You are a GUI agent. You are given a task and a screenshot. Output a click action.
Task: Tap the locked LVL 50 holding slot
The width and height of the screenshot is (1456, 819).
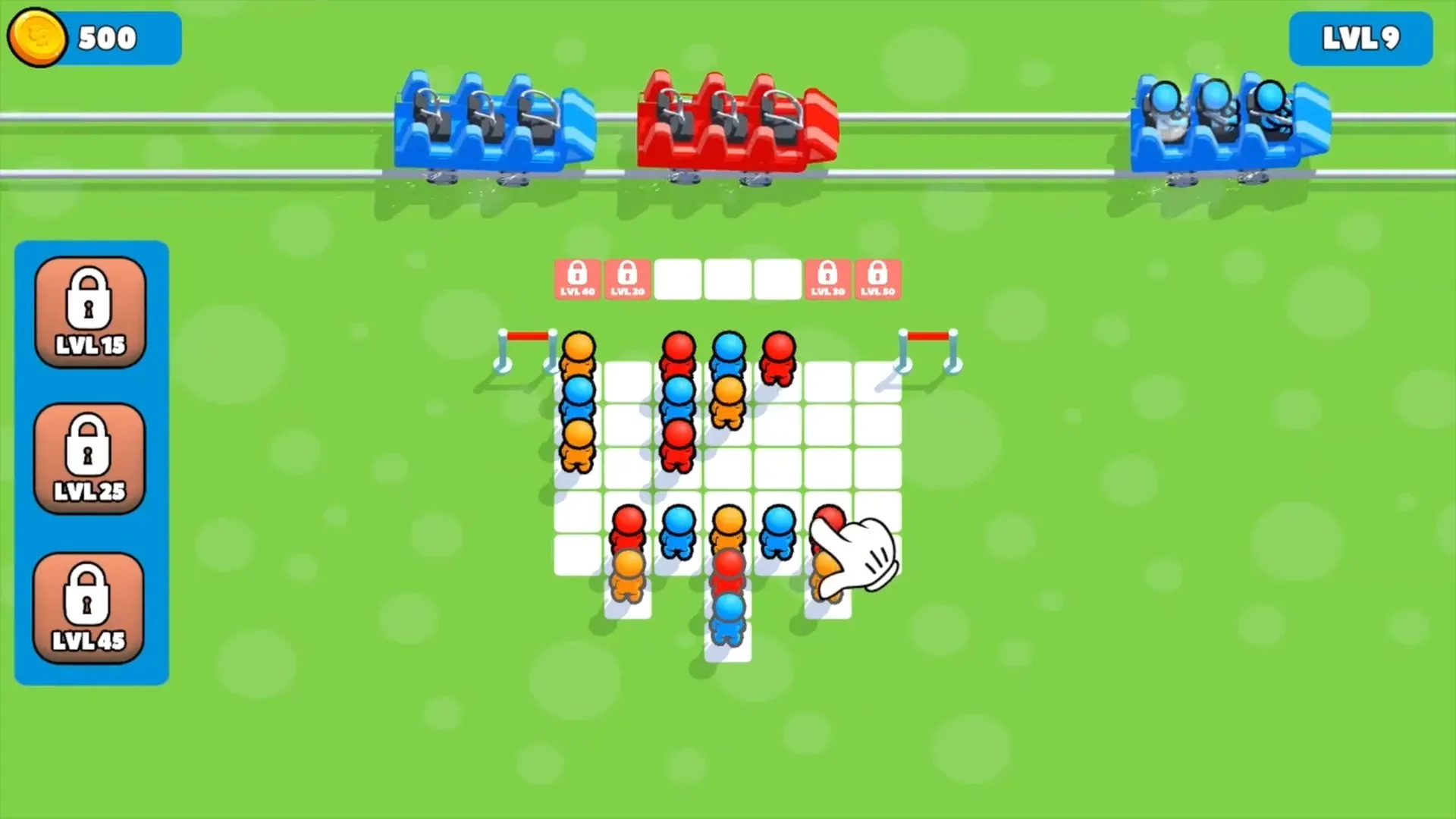click(877, 278)
